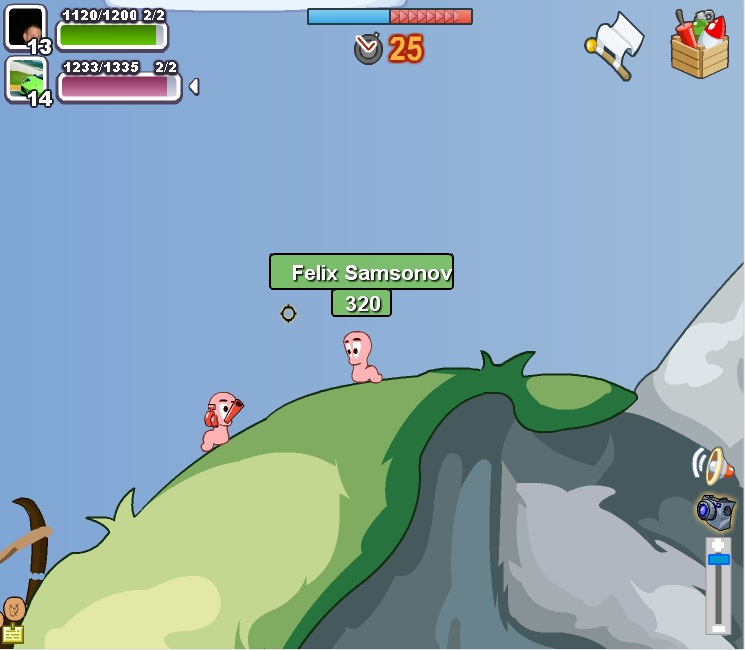
Task: Take a screenshot with the camera icon
Action: click(715, 511)
